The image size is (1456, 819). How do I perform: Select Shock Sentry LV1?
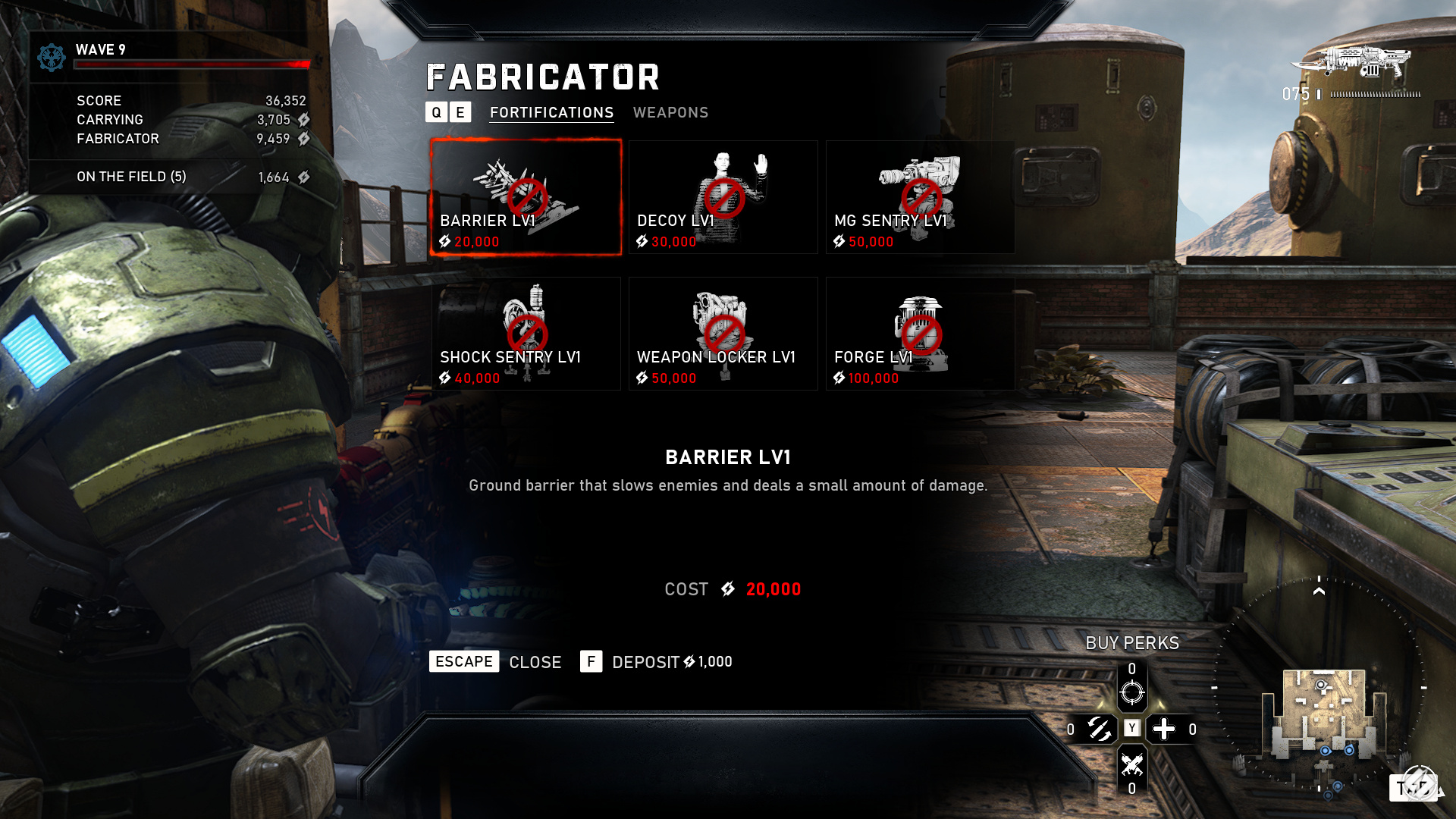coord(526,334)
